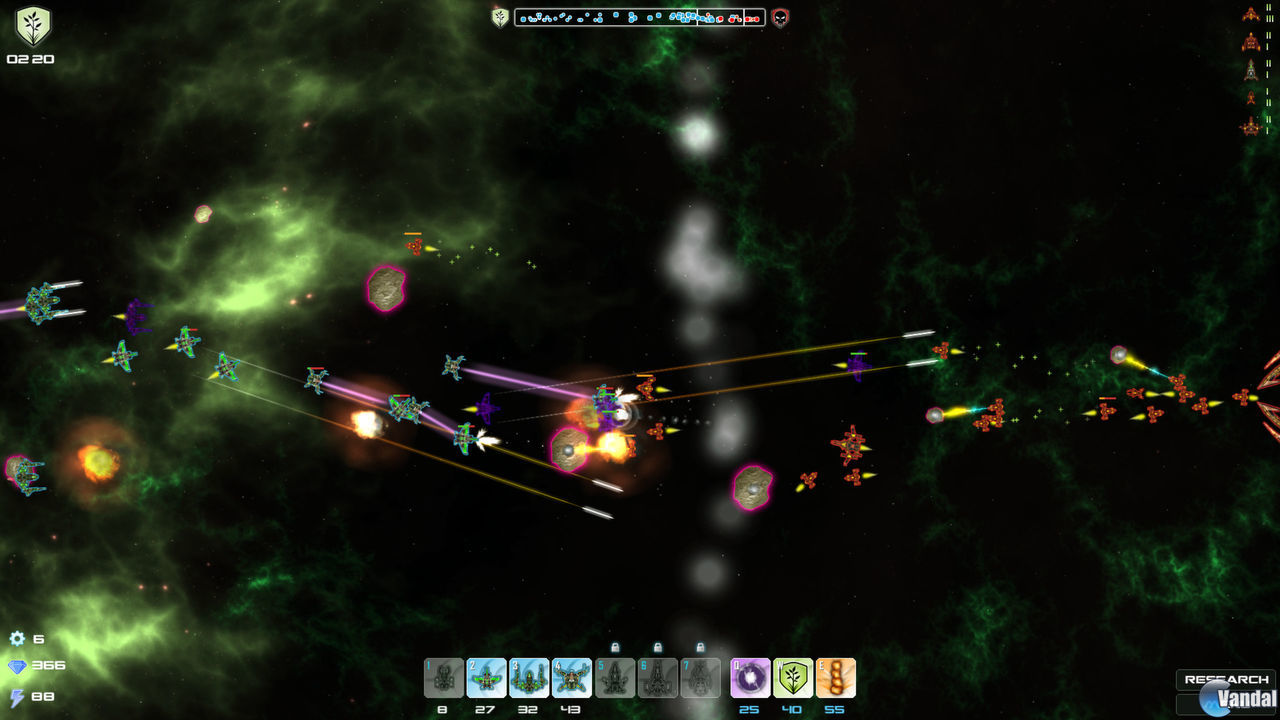Screen dimensions: 1280x720
Task: Activate the orange E ability
Action: 836,678
